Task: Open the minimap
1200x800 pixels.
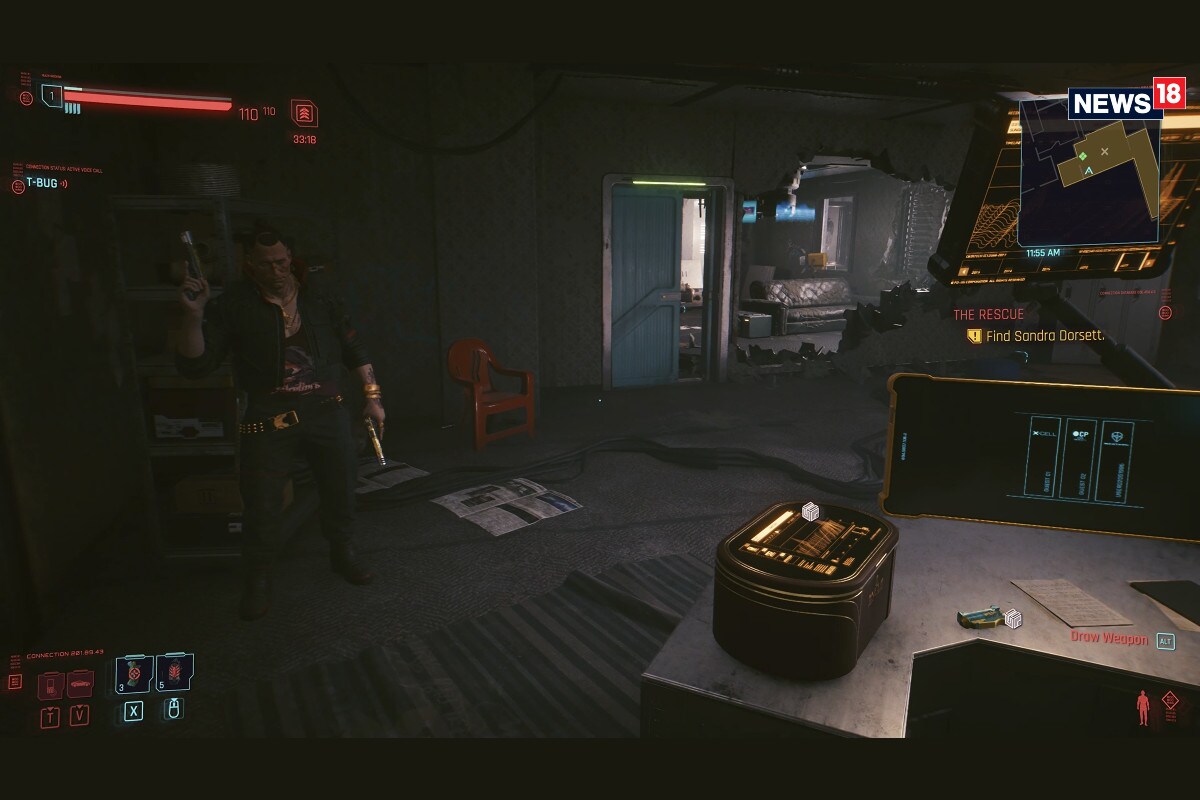Action: 1090,170
